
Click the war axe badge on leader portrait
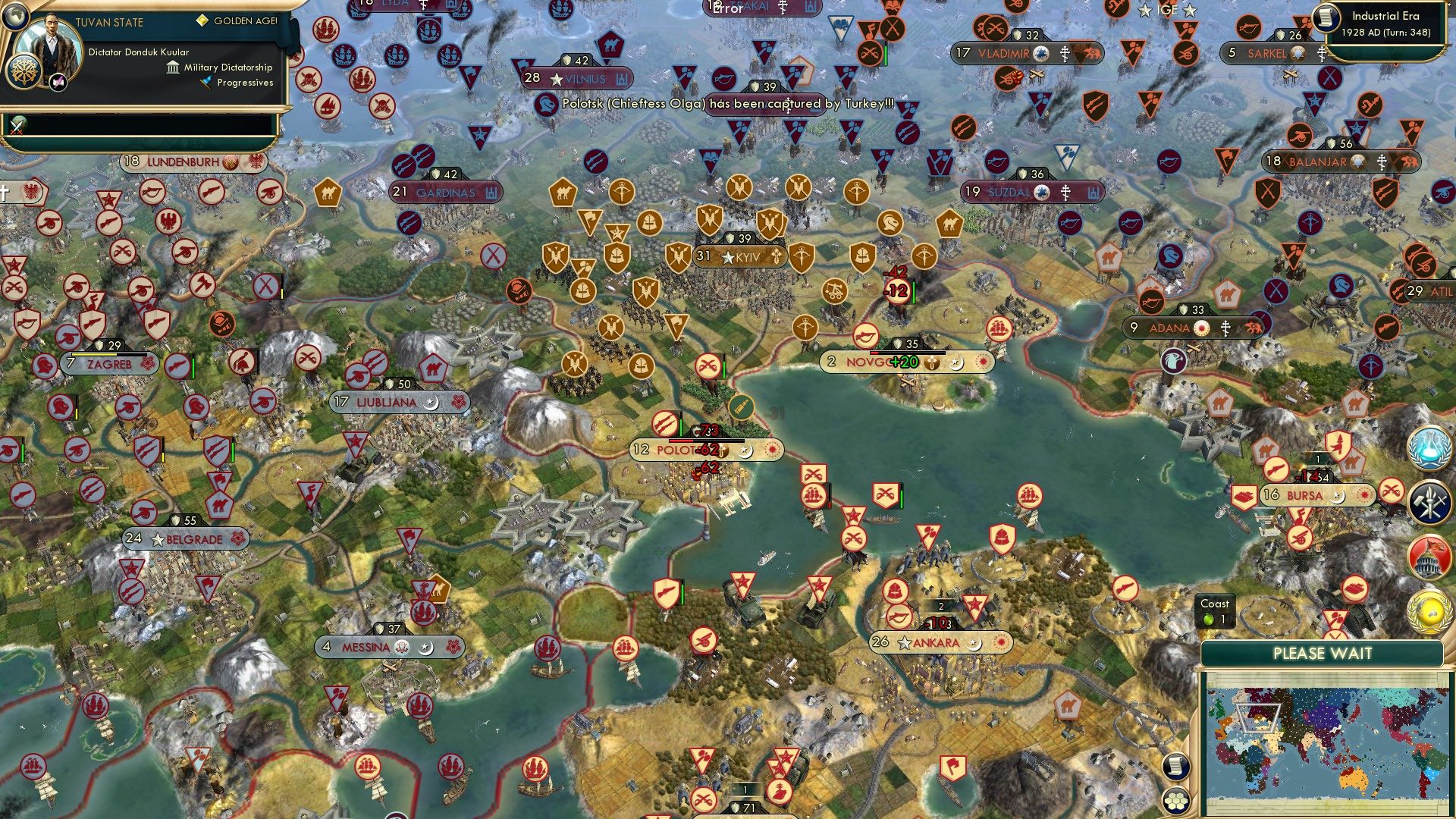(x=58, y=81)
